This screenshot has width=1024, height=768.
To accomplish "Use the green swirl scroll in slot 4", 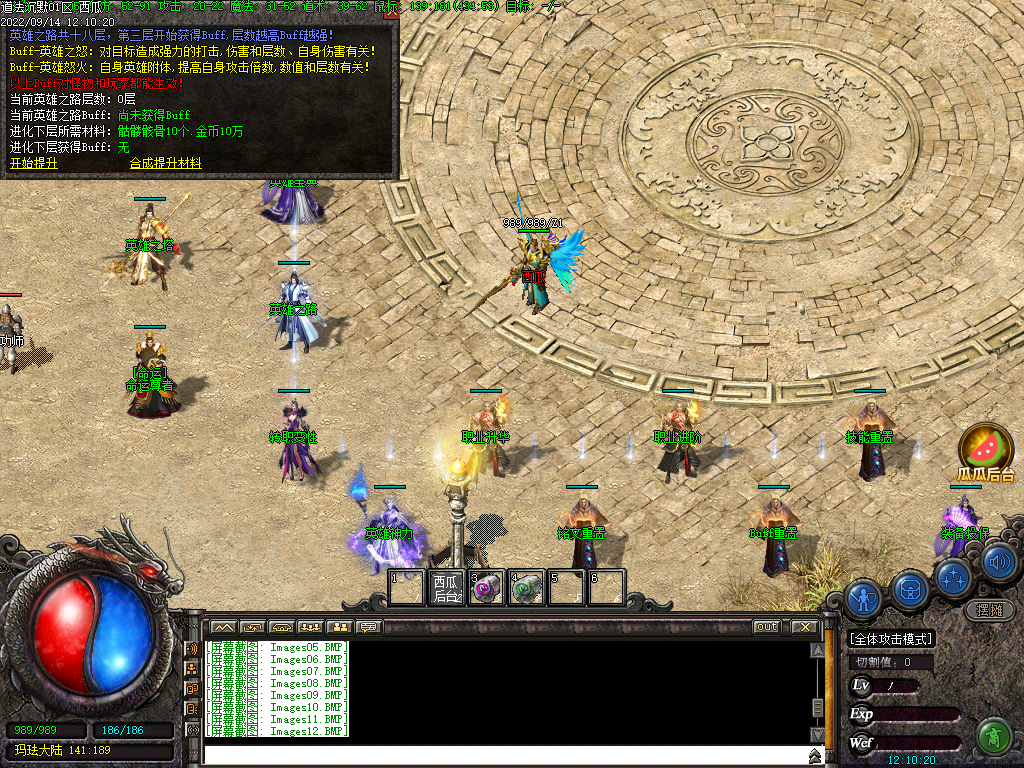I will pos(526,588).
